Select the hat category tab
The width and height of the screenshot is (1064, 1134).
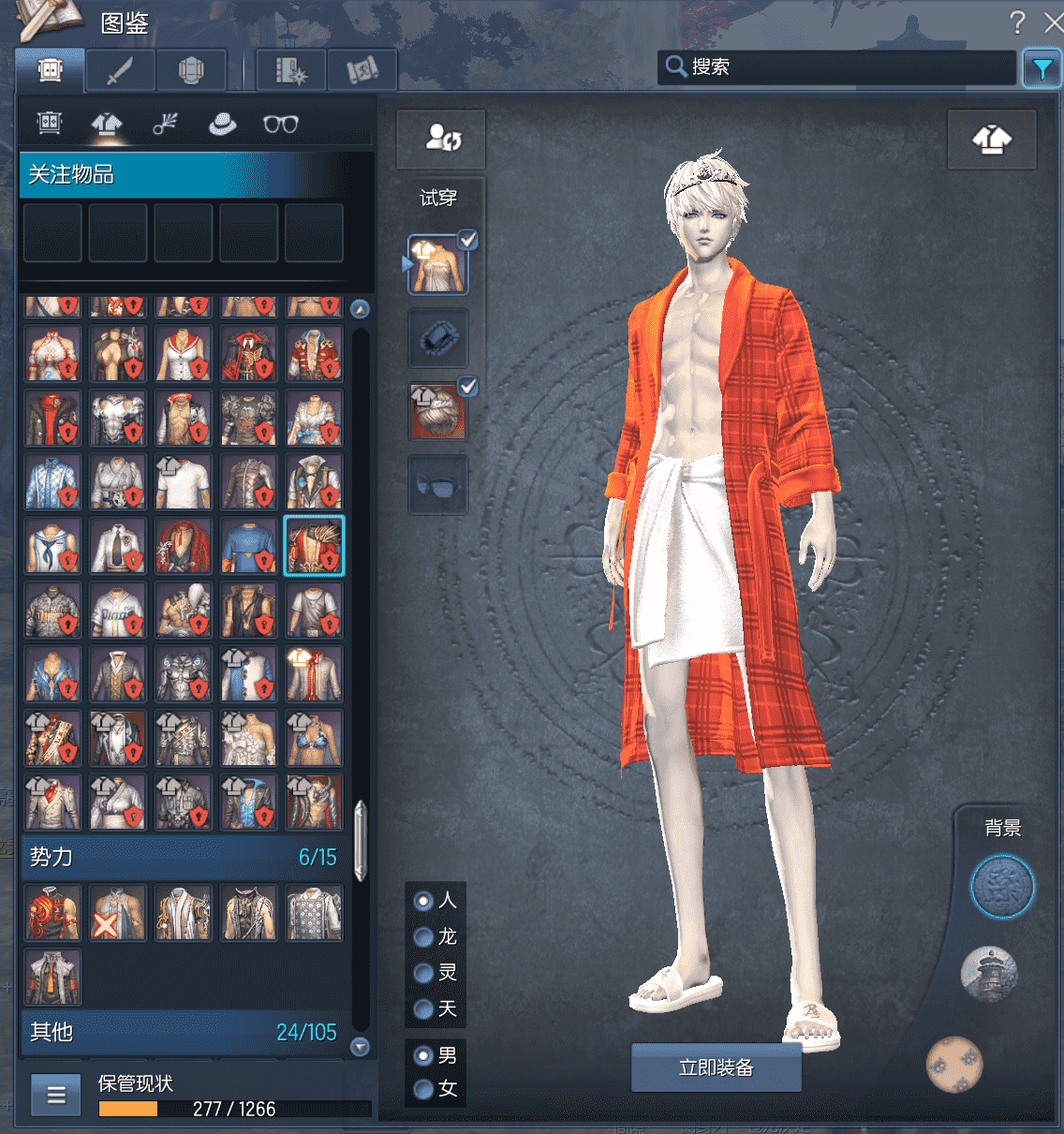(x=222, y=124)
